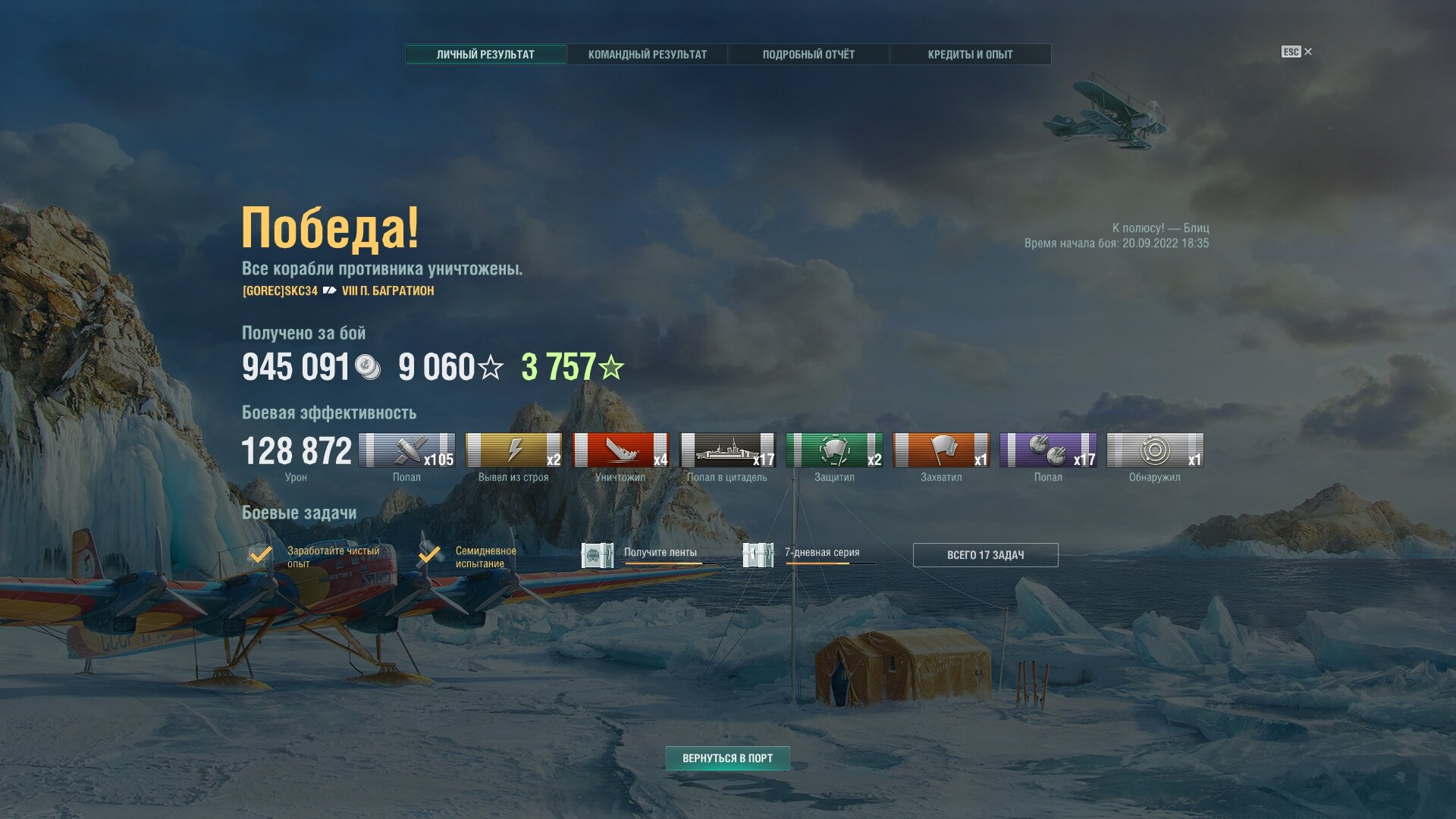Image resolution: width=1456 pixels, height=819 pixels.
Task: Open the Всего 17 задач list
Action: pyautogui.click(x=985, y=555)
